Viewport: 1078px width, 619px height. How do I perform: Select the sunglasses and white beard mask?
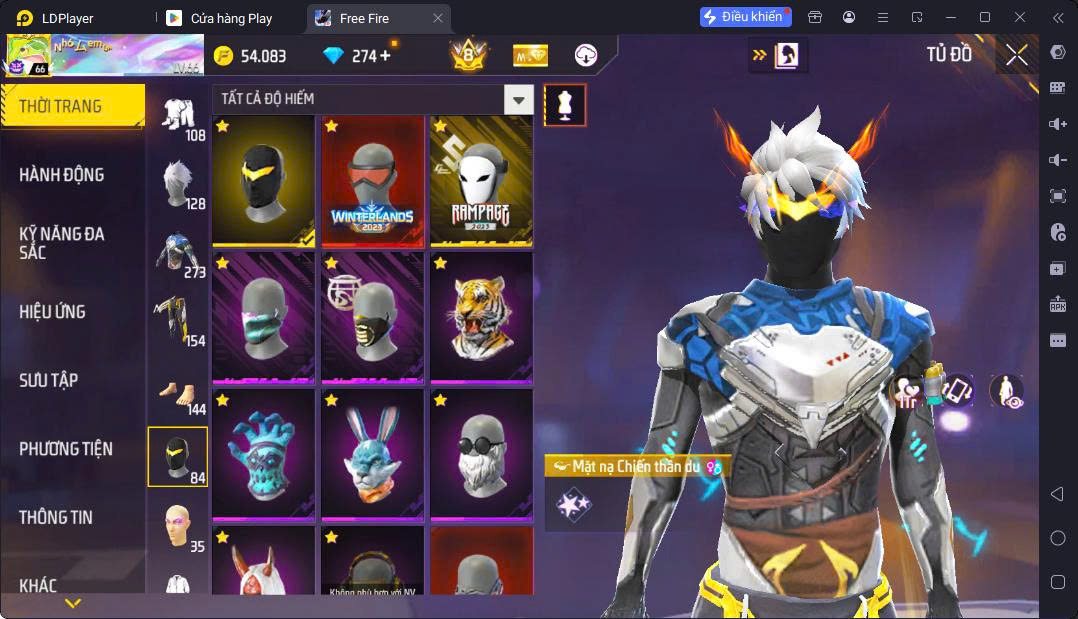482,455
